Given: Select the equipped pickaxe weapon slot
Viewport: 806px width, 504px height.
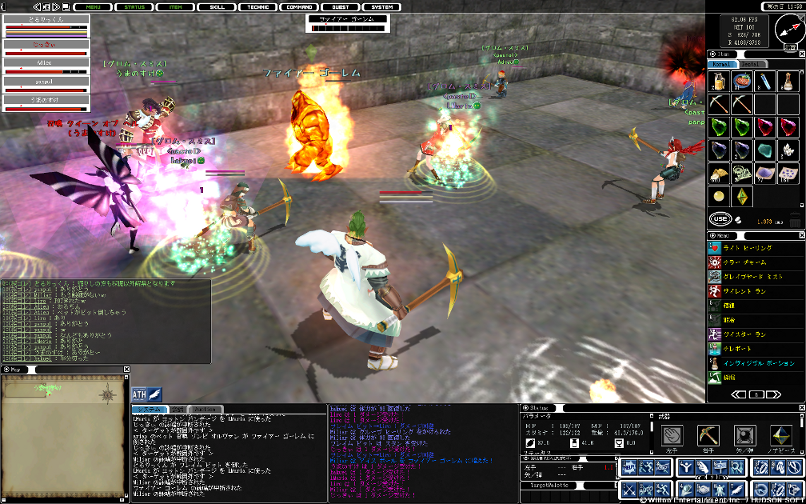Looking at the screenshot, I should click(707, 436).
